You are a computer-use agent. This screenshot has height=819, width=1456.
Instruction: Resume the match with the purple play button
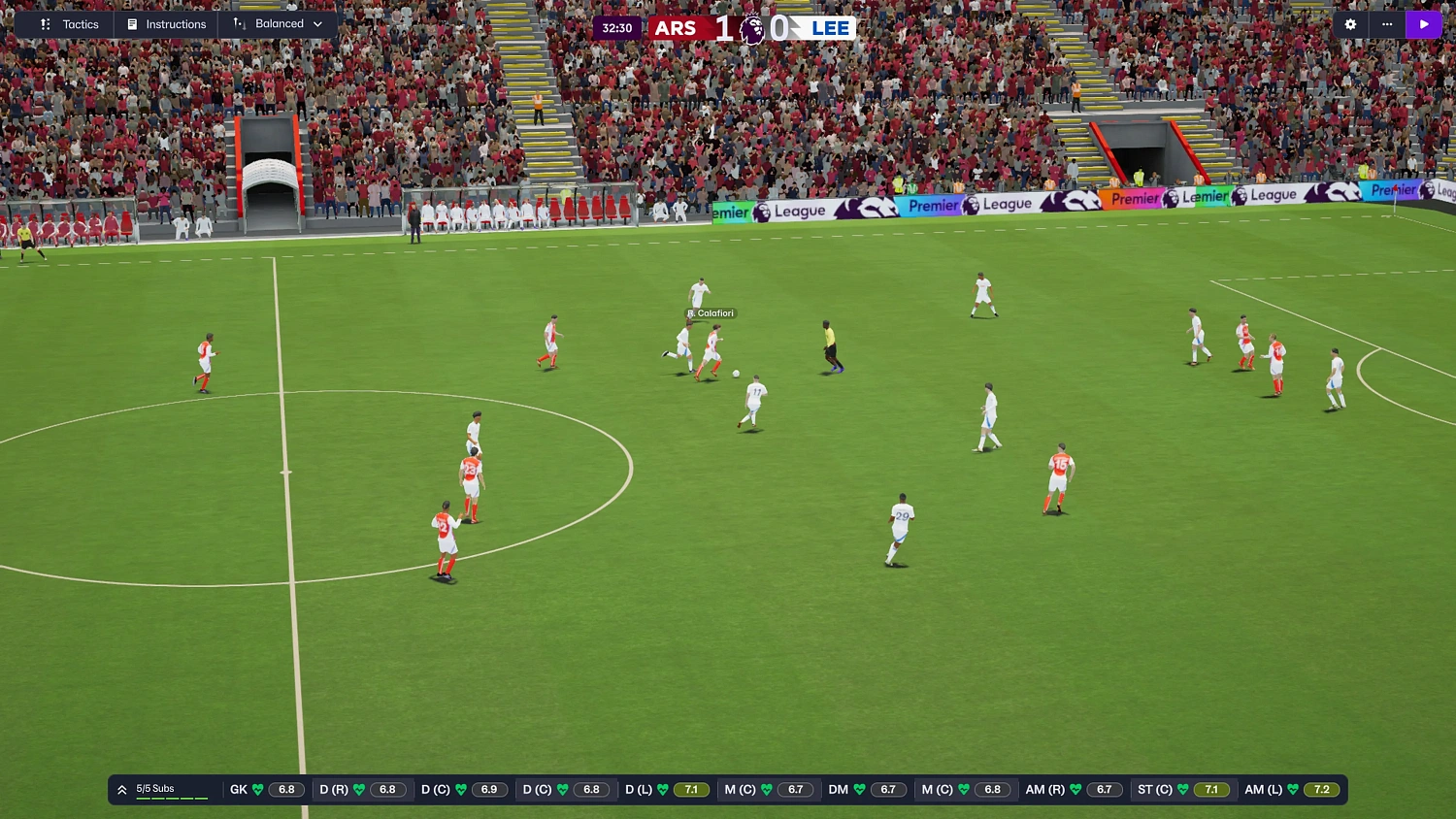coord(1424,24)
